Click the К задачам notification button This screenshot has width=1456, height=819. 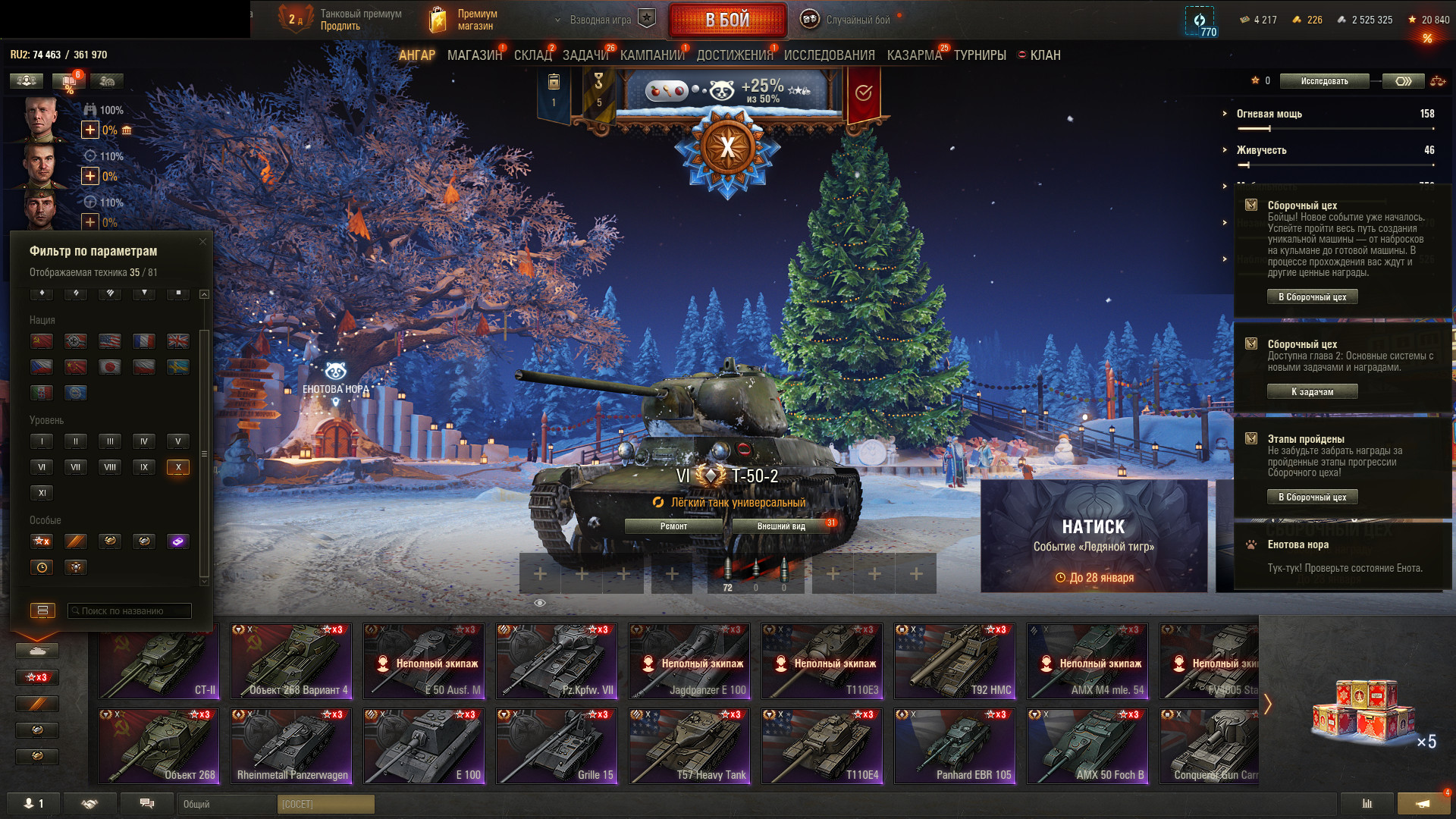[x=1312, y=392]
